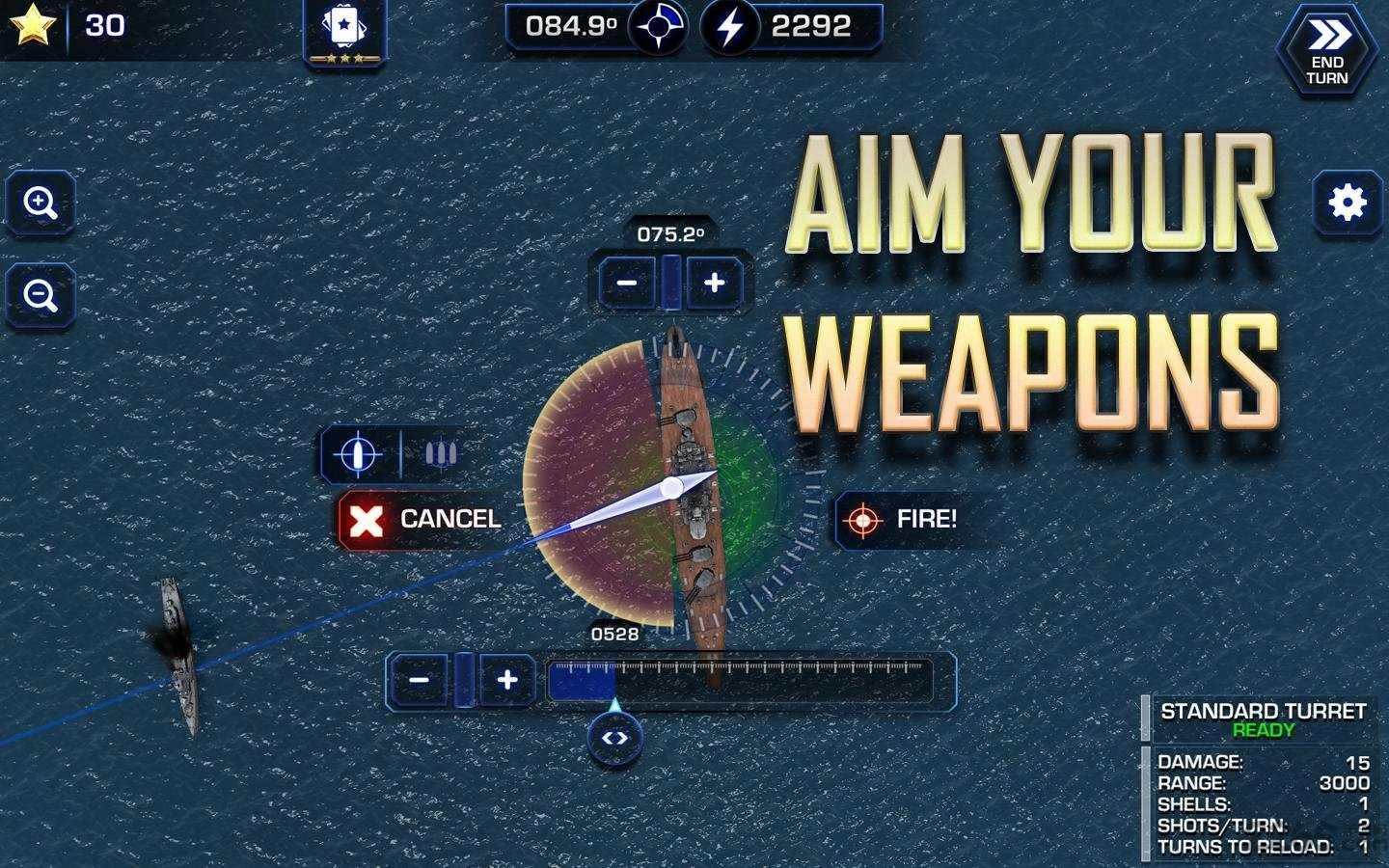Click the compass heading icon
Image resolution: width=1389 pixels, height=868 pixels.
tap(659, 27)
